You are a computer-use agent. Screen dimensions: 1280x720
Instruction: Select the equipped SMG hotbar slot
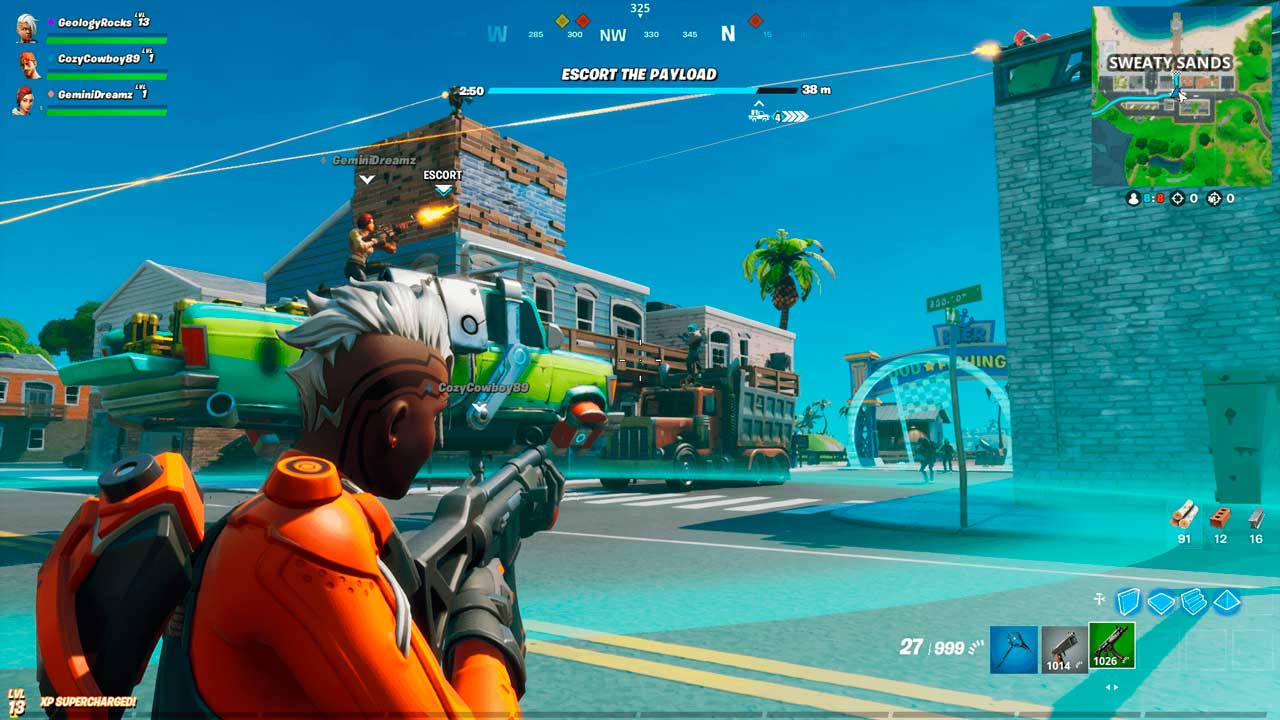click(x=1112, y=646)
